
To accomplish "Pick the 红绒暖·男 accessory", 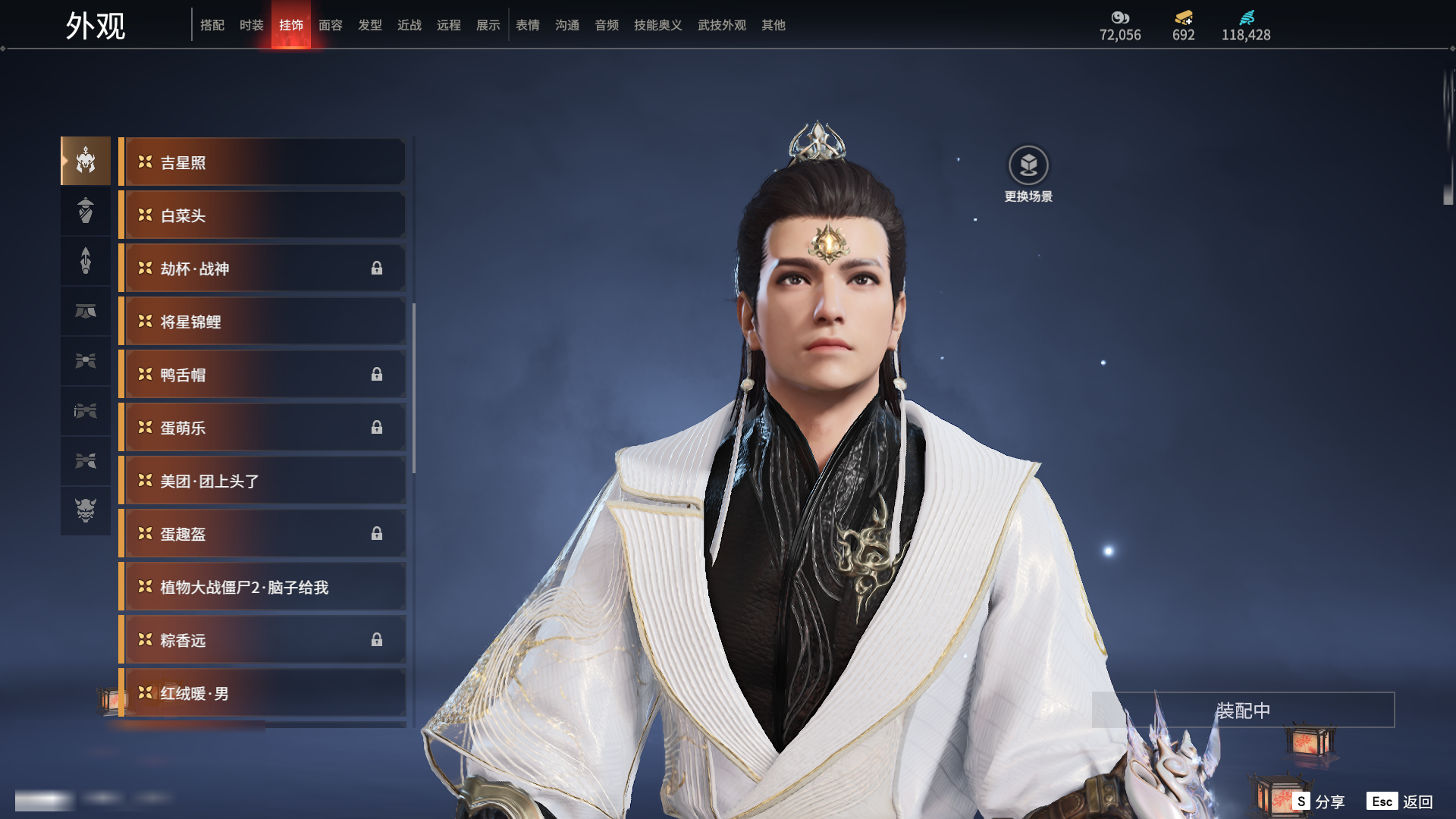I will click(262, 693).
